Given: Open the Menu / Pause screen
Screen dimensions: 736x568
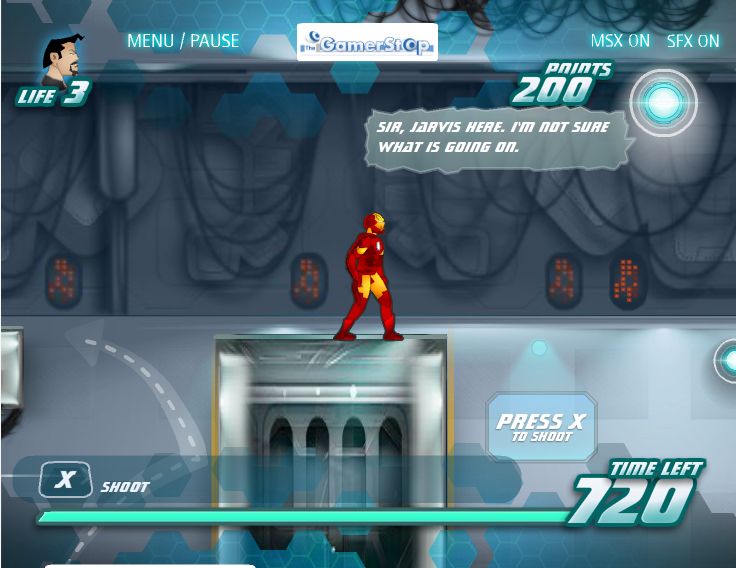Looking at the screenshot, I should pyautogui.click(x=183, y=41).
